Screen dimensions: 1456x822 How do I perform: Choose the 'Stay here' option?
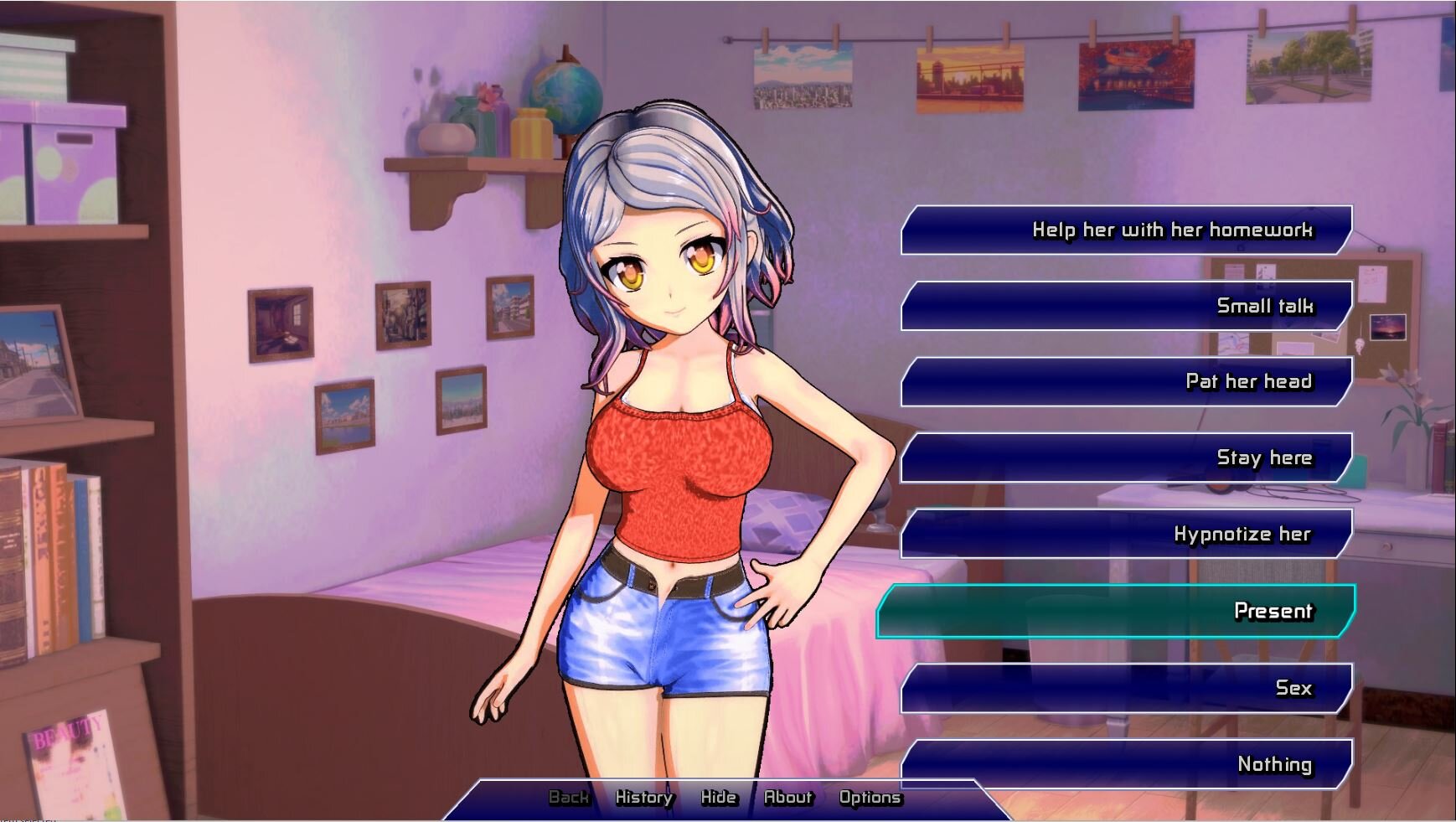1127,458
